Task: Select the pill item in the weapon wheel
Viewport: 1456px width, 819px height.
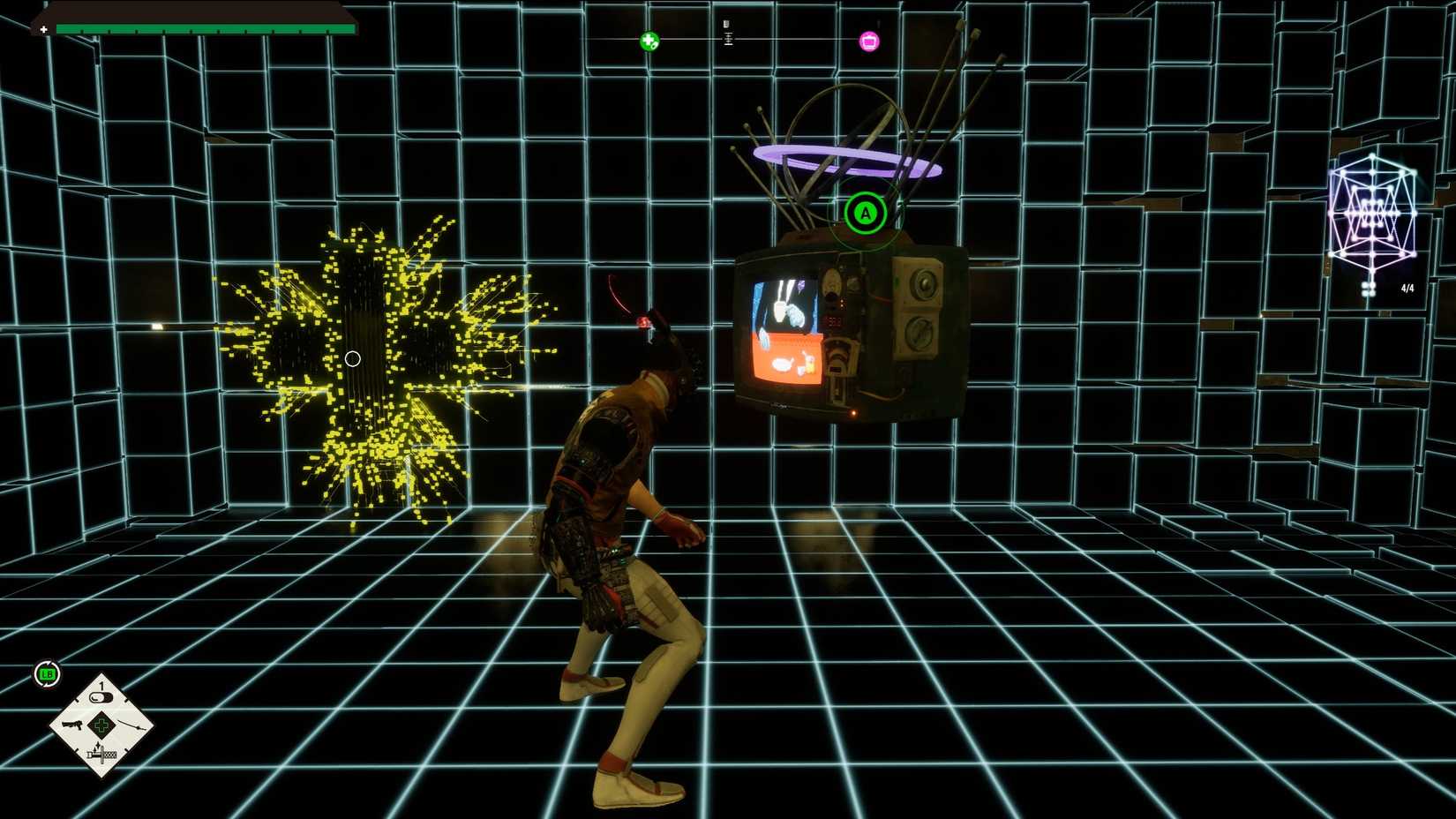Action: point(101,696)
